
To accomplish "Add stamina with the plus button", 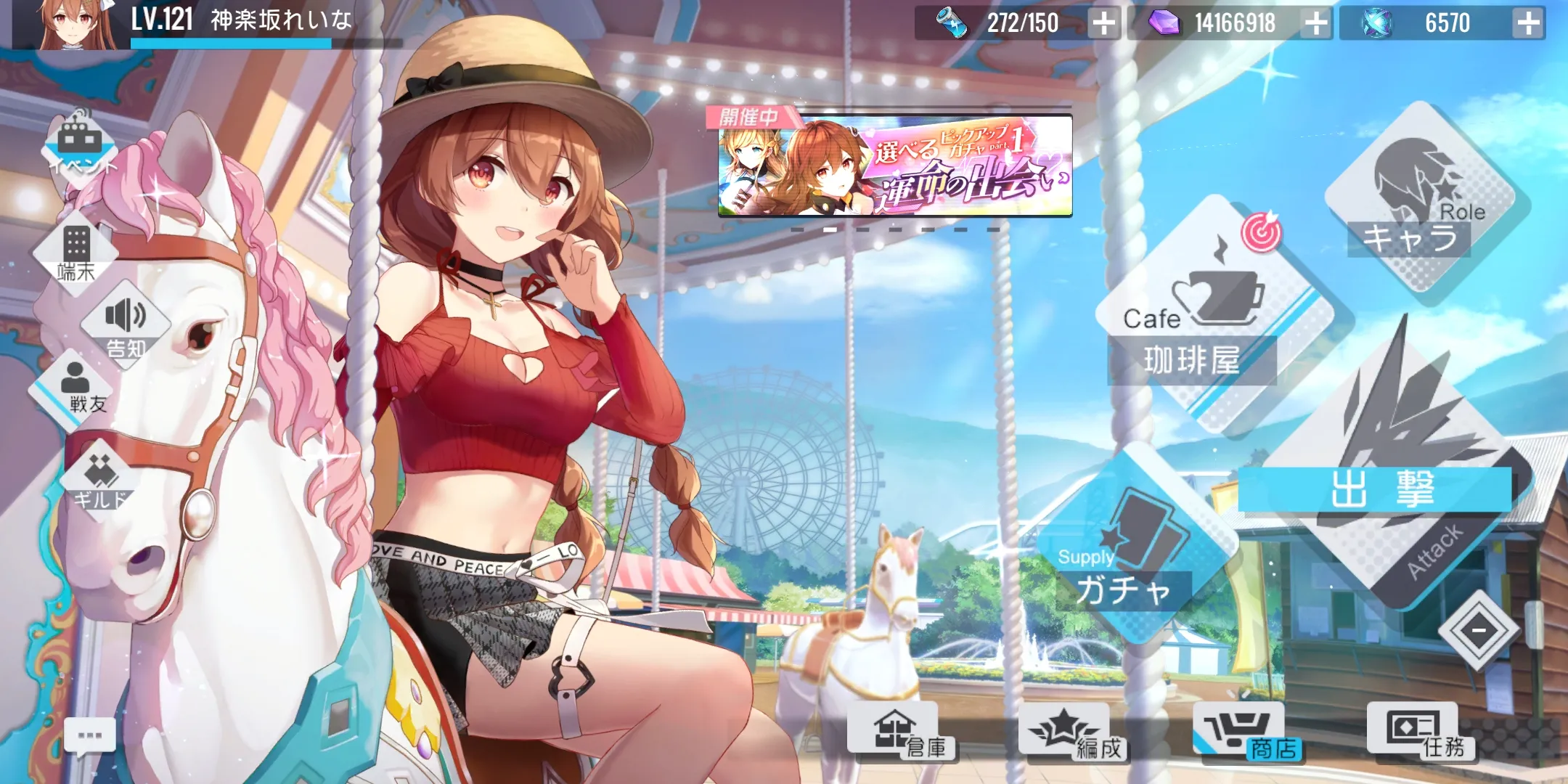I will [1103, 23].
